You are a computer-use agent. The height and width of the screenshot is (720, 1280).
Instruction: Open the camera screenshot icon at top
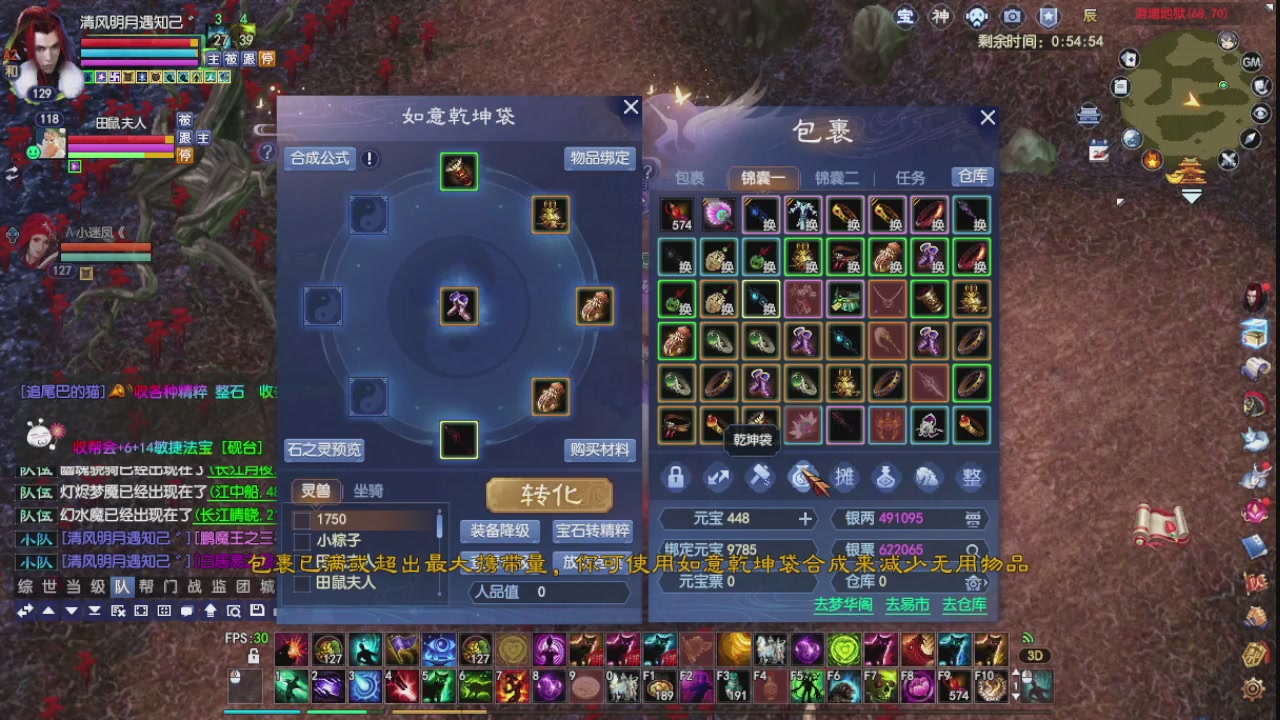1010,17
